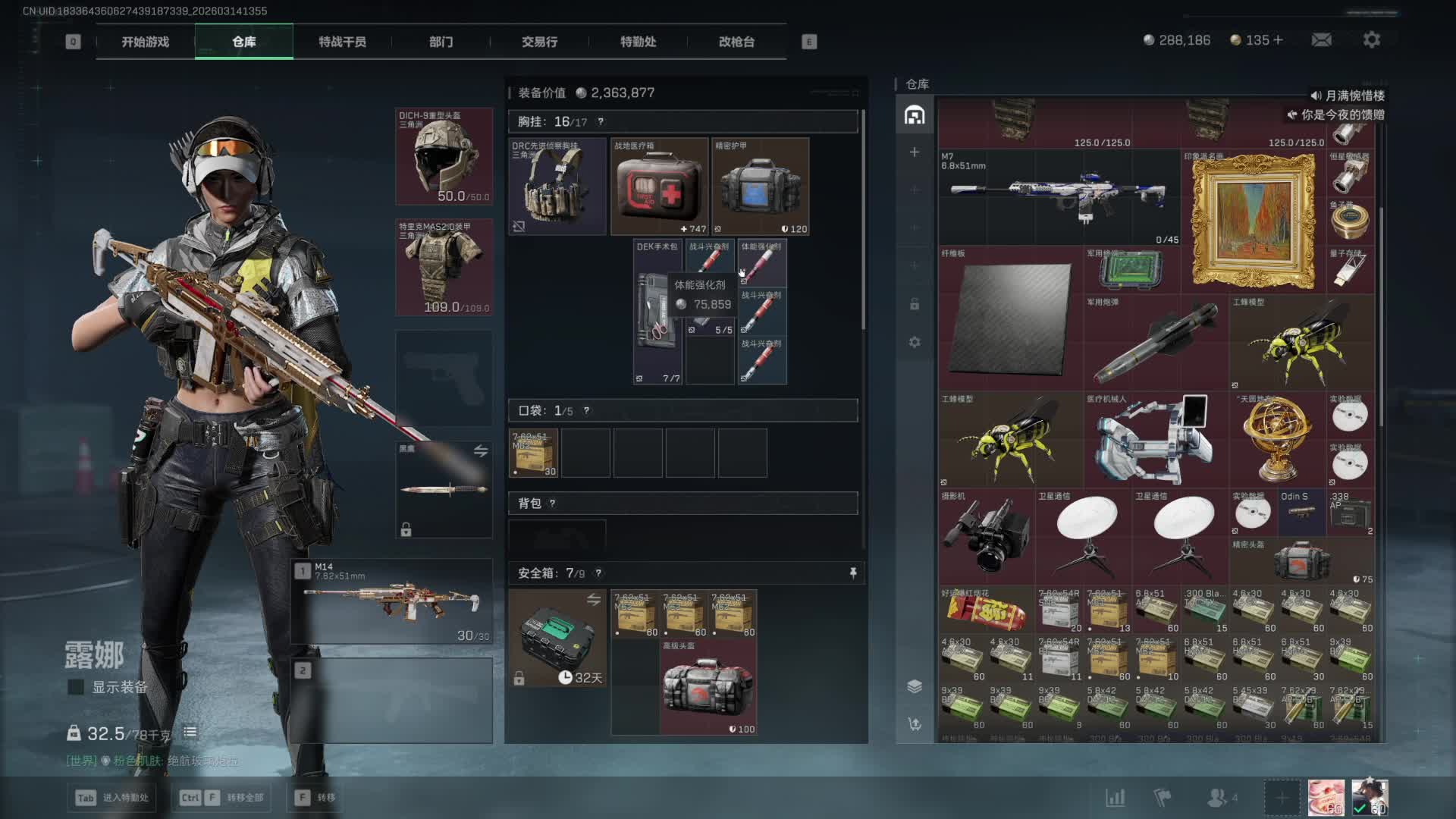This screenshot has width=1456, height=819.
Task: Switch to the 开始游戏 tab
Action: 145,42
